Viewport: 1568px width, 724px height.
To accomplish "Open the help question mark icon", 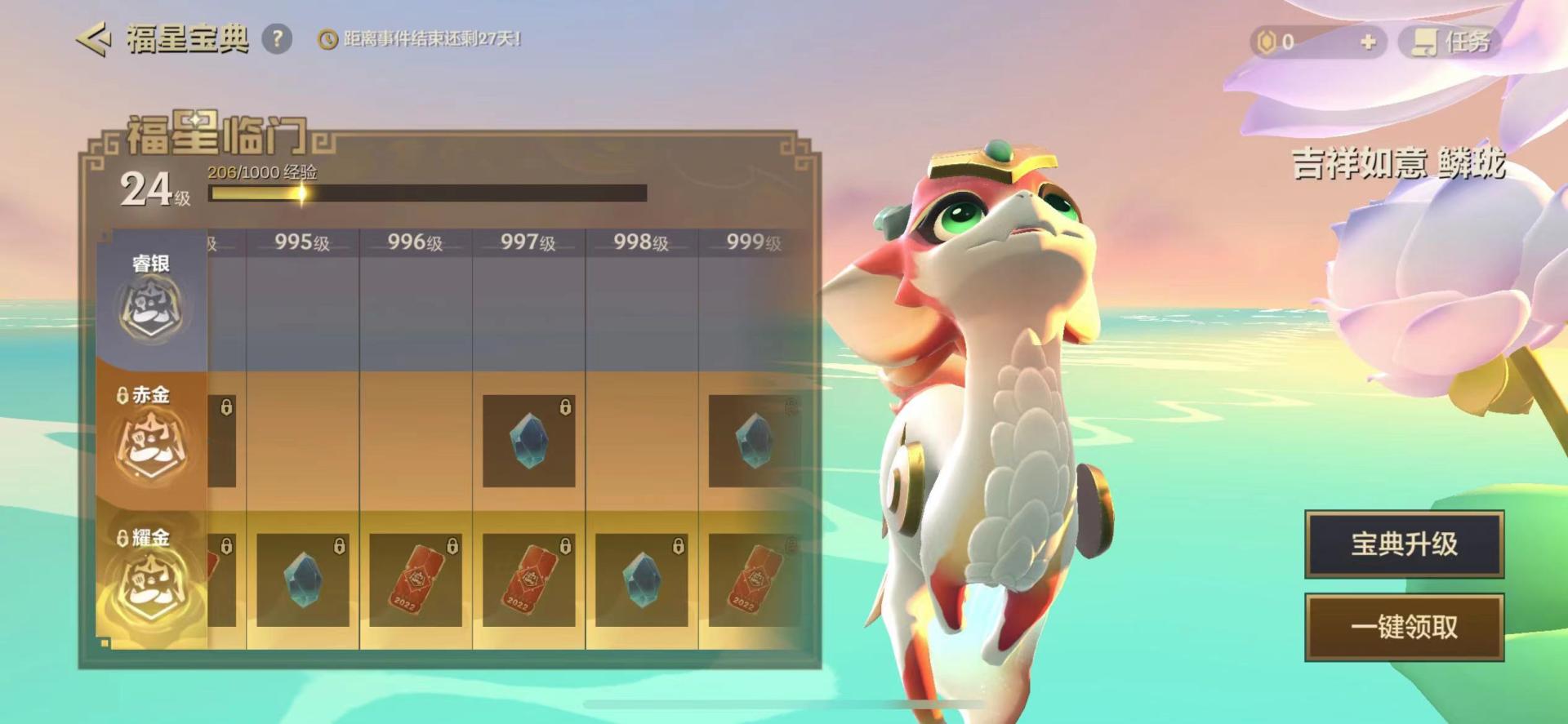I will coord(277,36).
